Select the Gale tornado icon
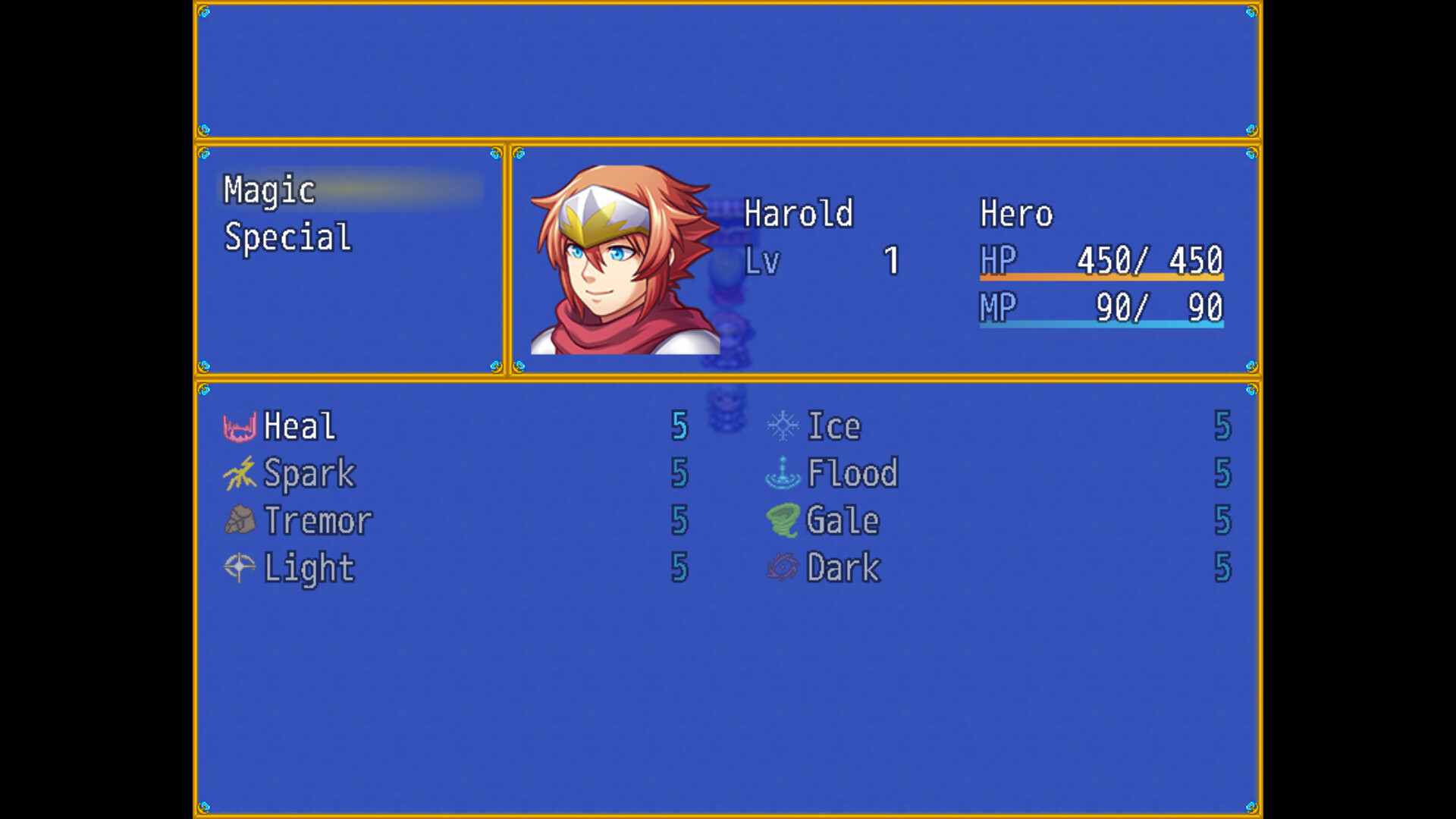 (x=783, y=520)
